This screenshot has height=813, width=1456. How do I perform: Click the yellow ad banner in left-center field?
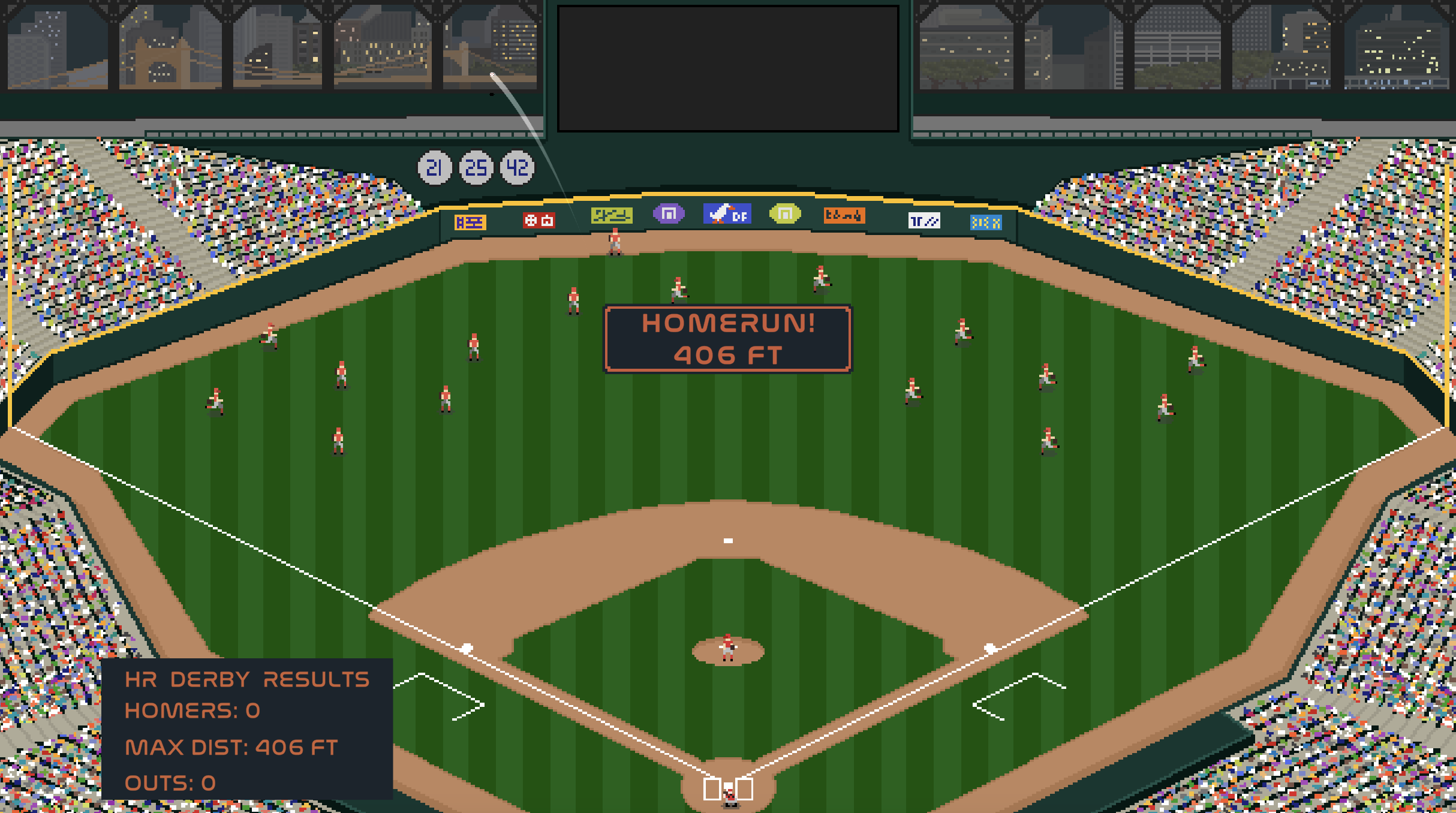613,214
